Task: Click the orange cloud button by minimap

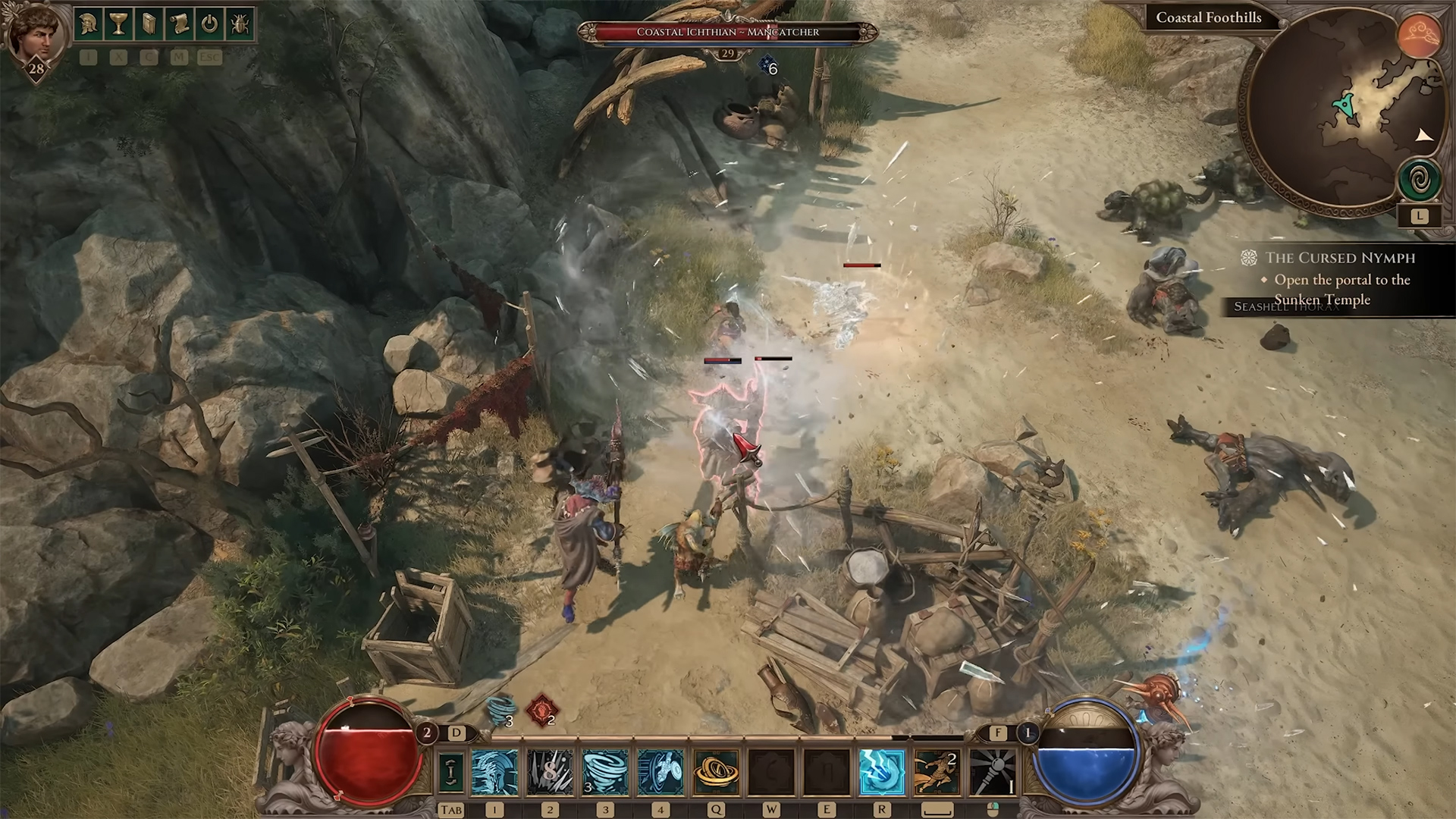Action: tap(1419, 36)
